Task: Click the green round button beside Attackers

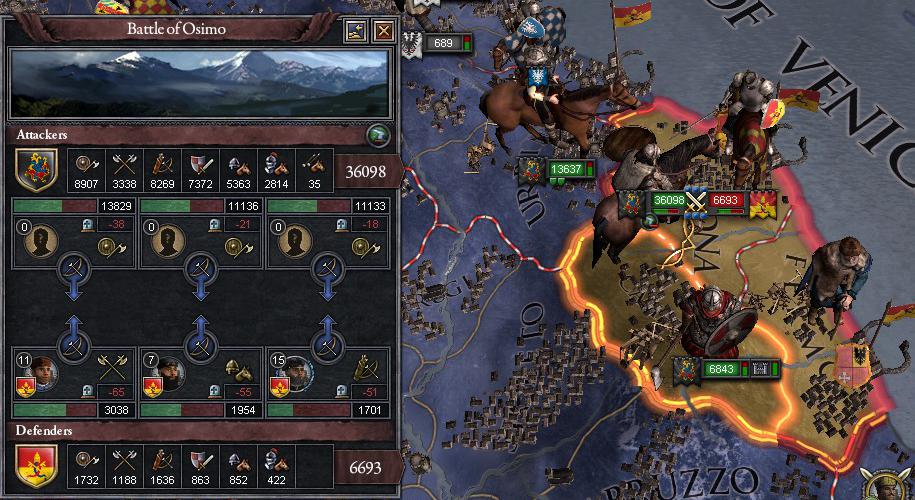Action: click(x=377, y=136)
